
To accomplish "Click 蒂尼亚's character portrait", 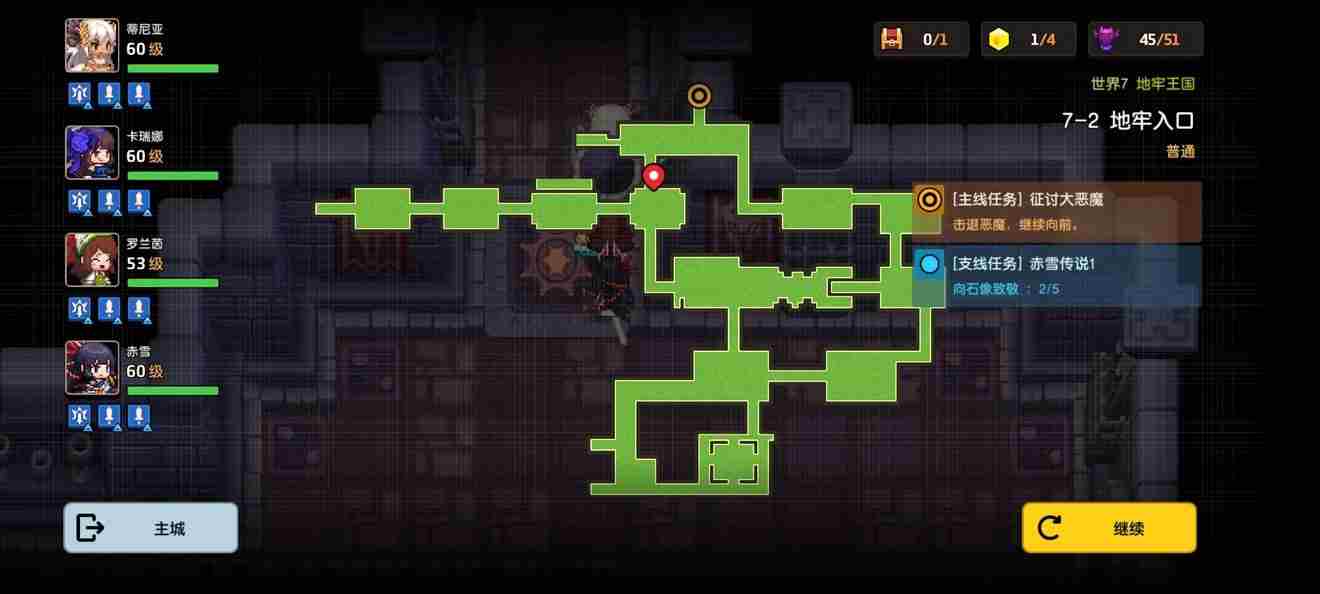I will click(x=92, y=45).
